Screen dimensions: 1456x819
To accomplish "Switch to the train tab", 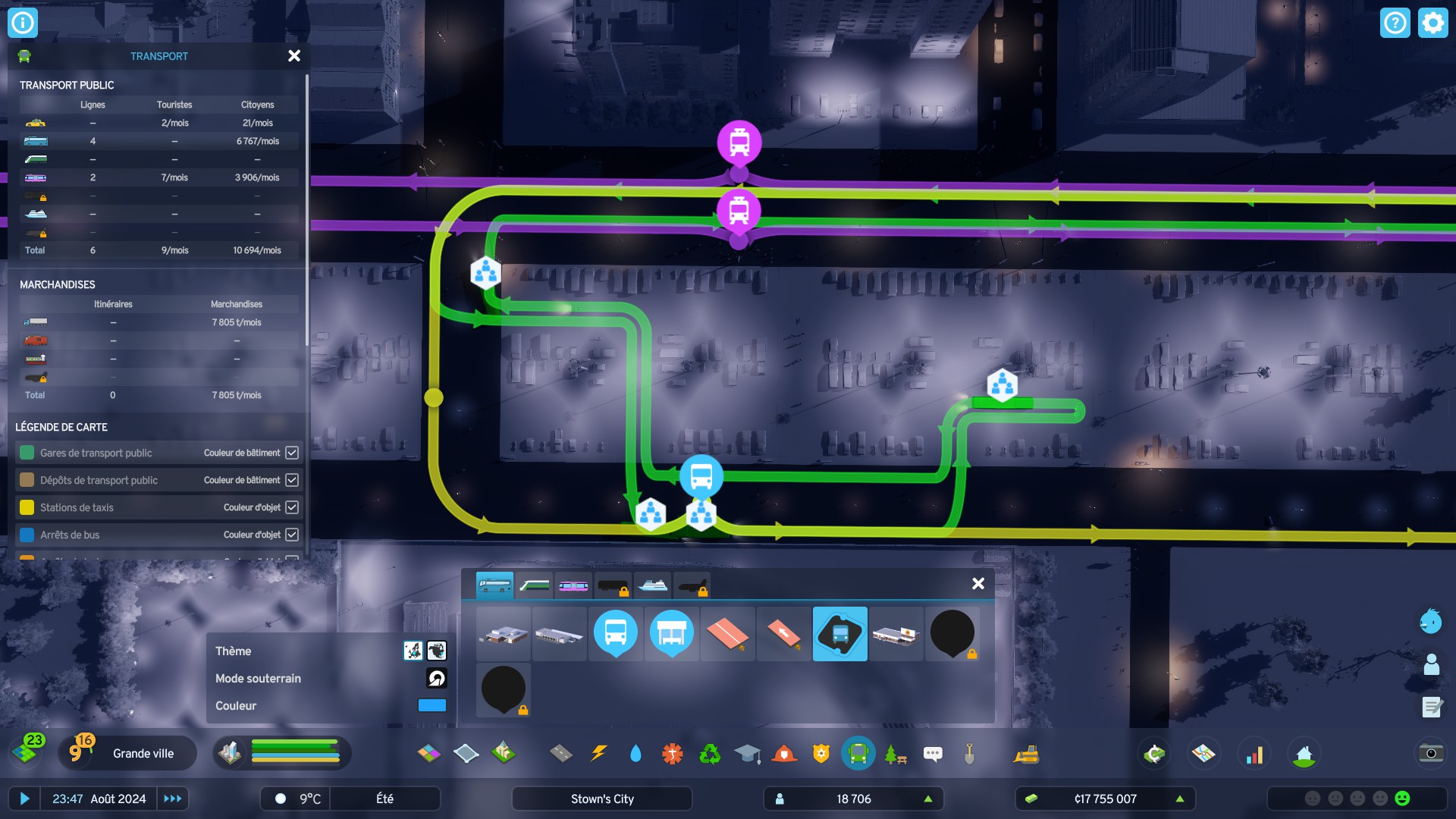I will pyautogui.click(x=535, y=585).
